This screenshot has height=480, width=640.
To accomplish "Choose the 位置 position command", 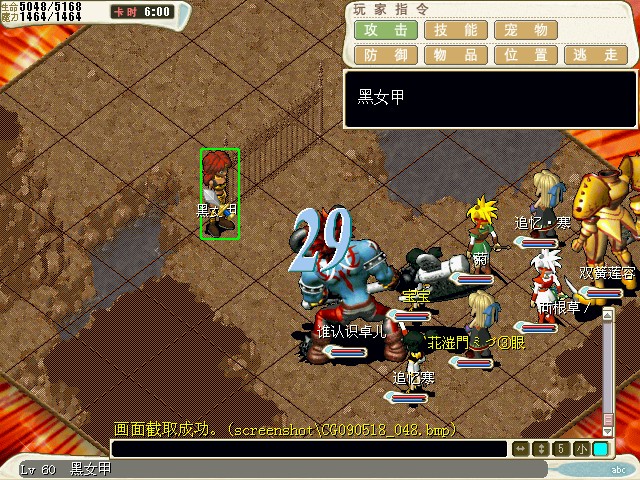I will coord(527,55).
